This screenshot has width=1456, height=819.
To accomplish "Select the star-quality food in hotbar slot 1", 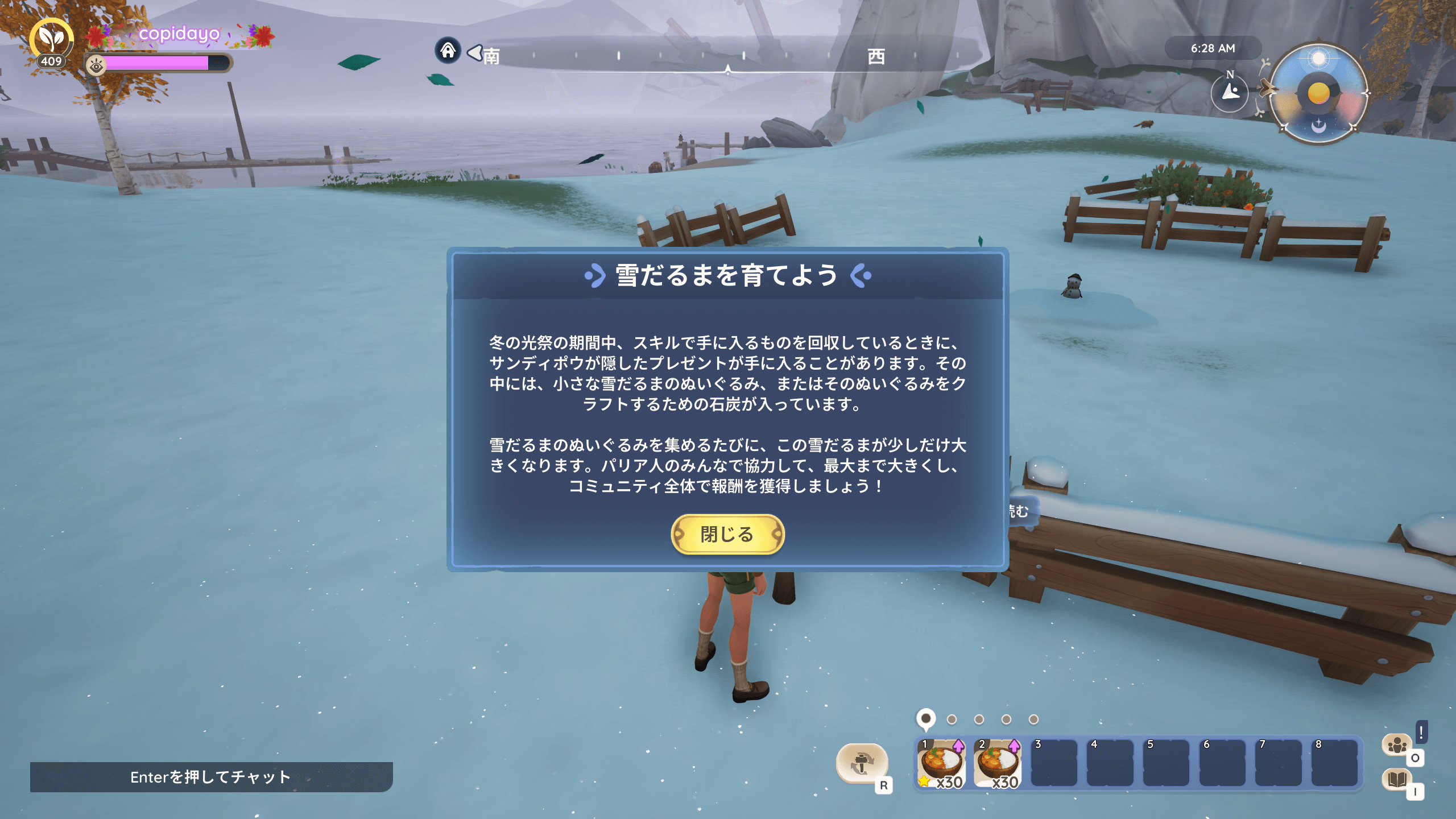I will click(x=941, y=764).
